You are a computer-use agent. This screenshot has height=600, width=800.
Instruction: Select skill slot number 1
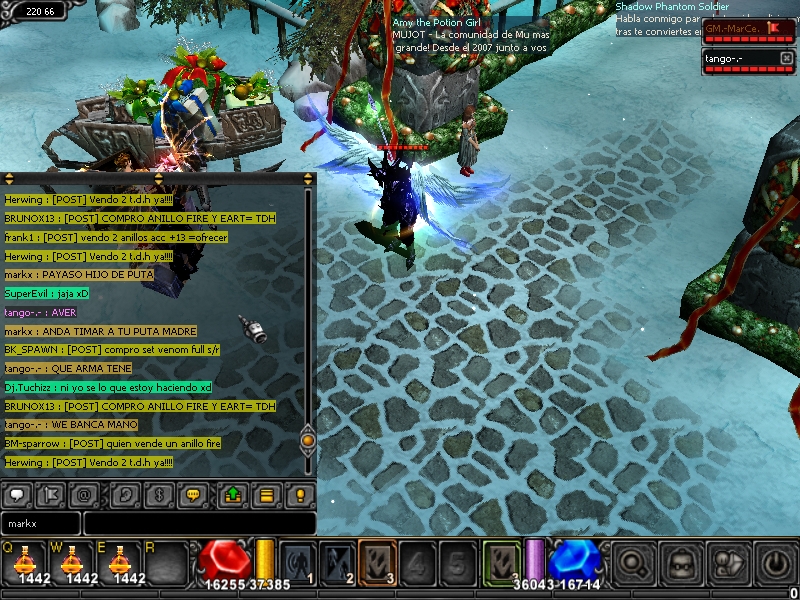pyautogui.click(x=298, y=562)
